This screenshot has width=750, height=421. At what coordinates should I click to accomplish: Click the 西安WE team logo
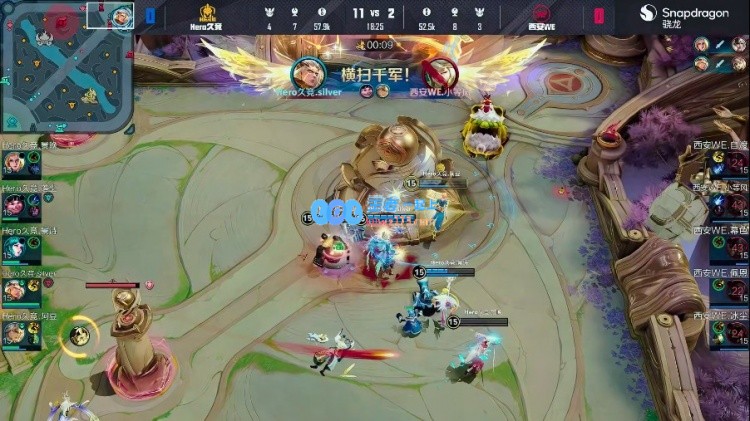[x=541, y=13]
